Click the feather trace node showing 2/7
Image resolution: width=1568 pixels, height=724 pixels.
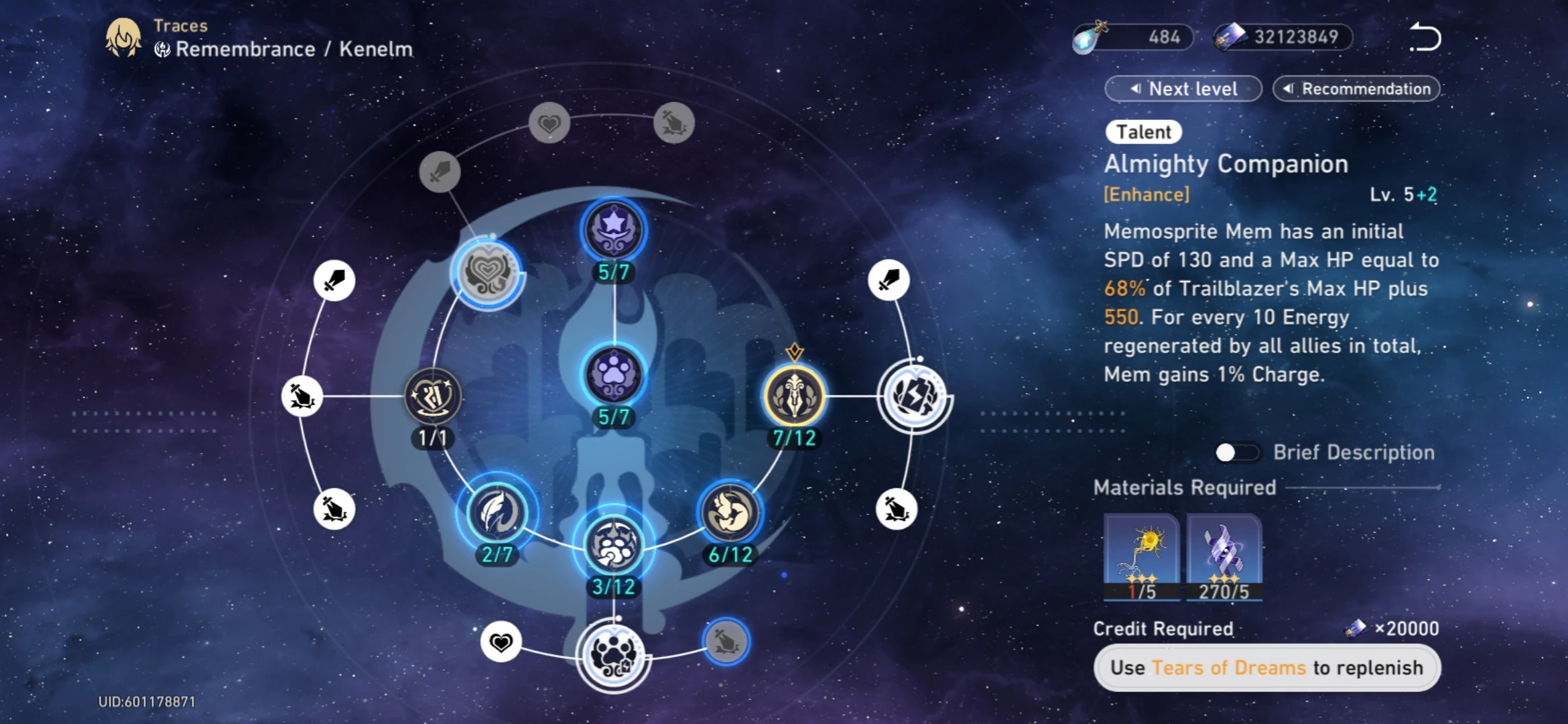click(x=496, y=513)
